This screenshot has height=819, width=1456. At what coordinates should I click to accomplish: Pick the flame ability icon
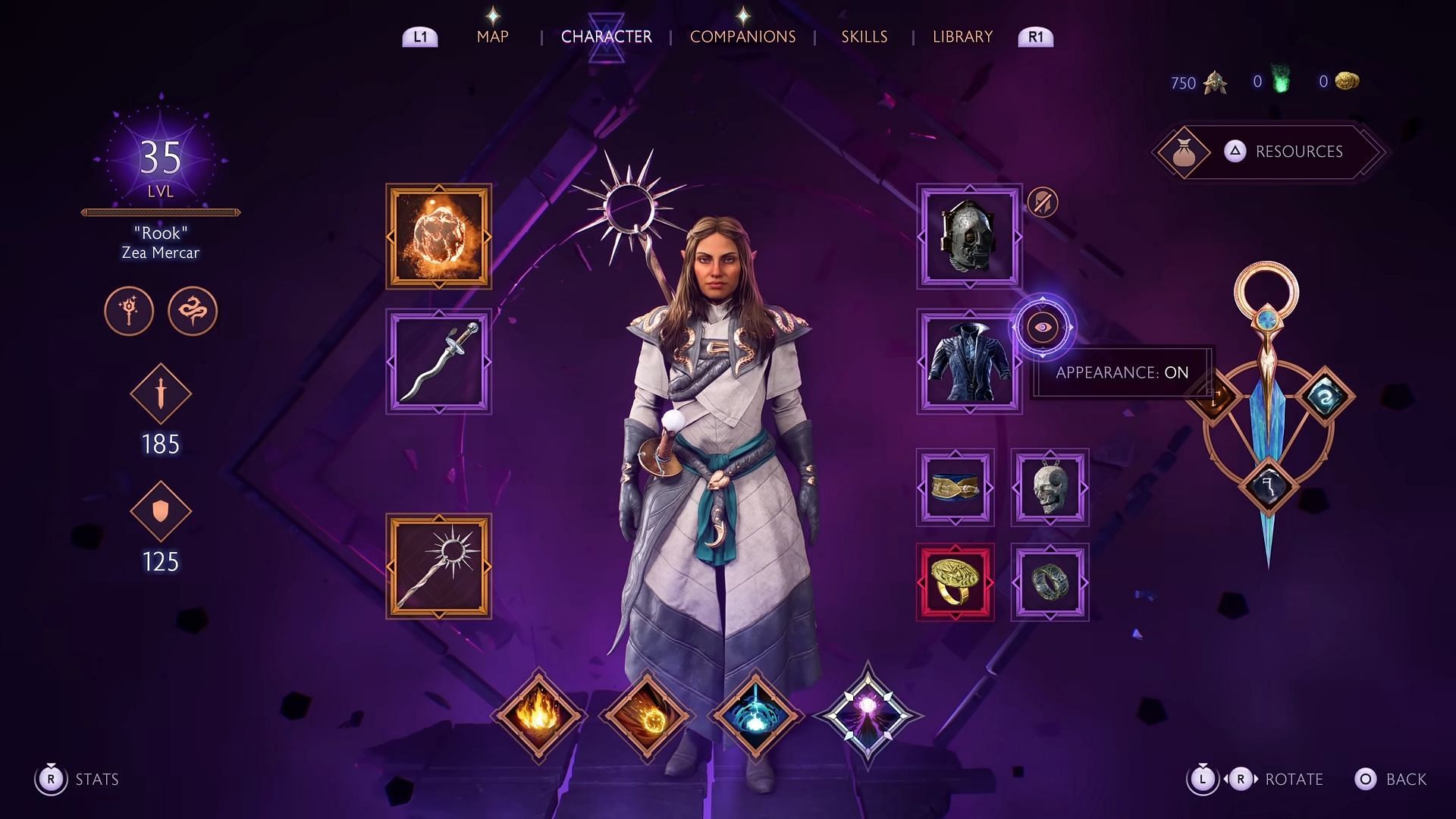(538, 714)
